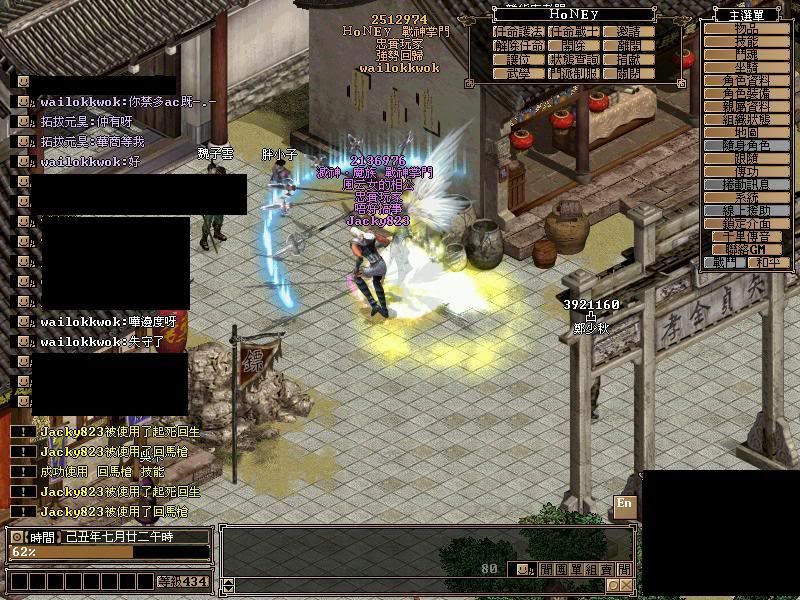Switch to 和平 peace mode

click(767, 263)
